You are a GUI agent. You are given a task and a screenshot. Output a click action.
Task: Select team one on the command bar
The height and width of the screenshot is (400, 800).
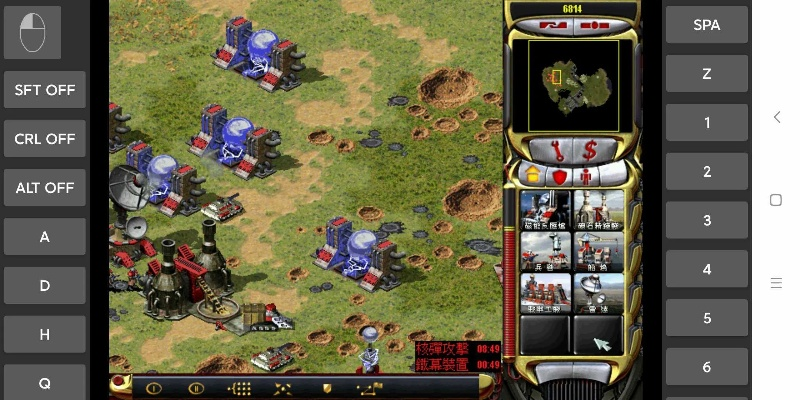tap(154, 388)
